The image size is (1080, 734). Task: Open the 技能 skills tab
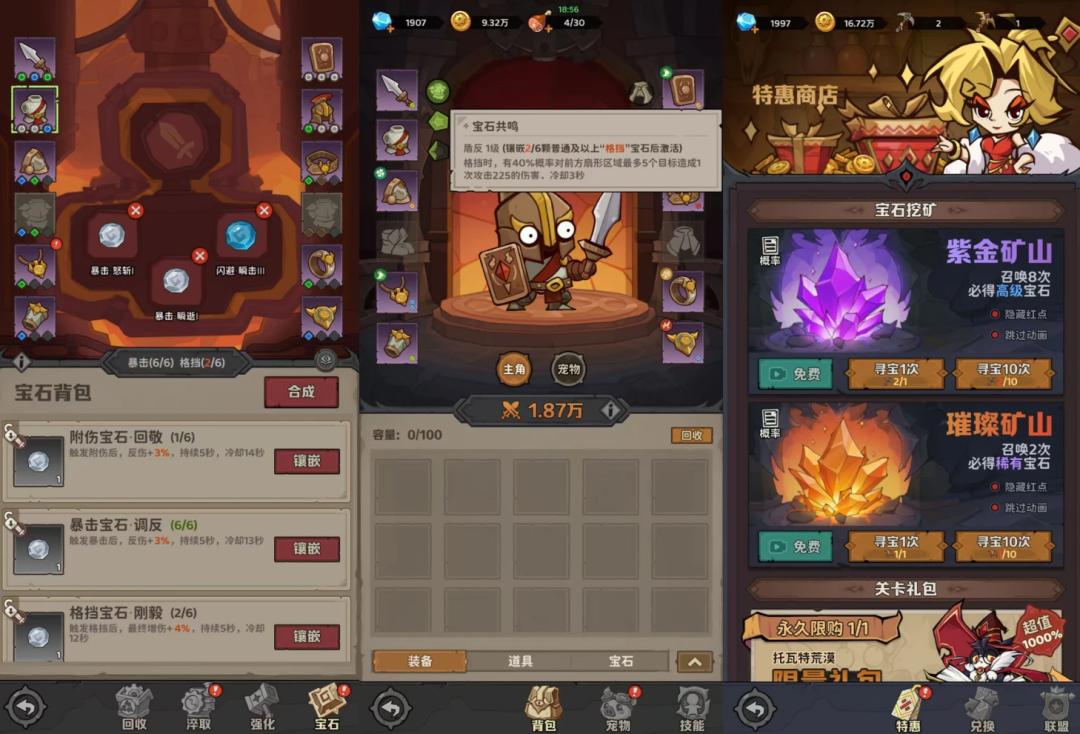(x=691, y=708)
